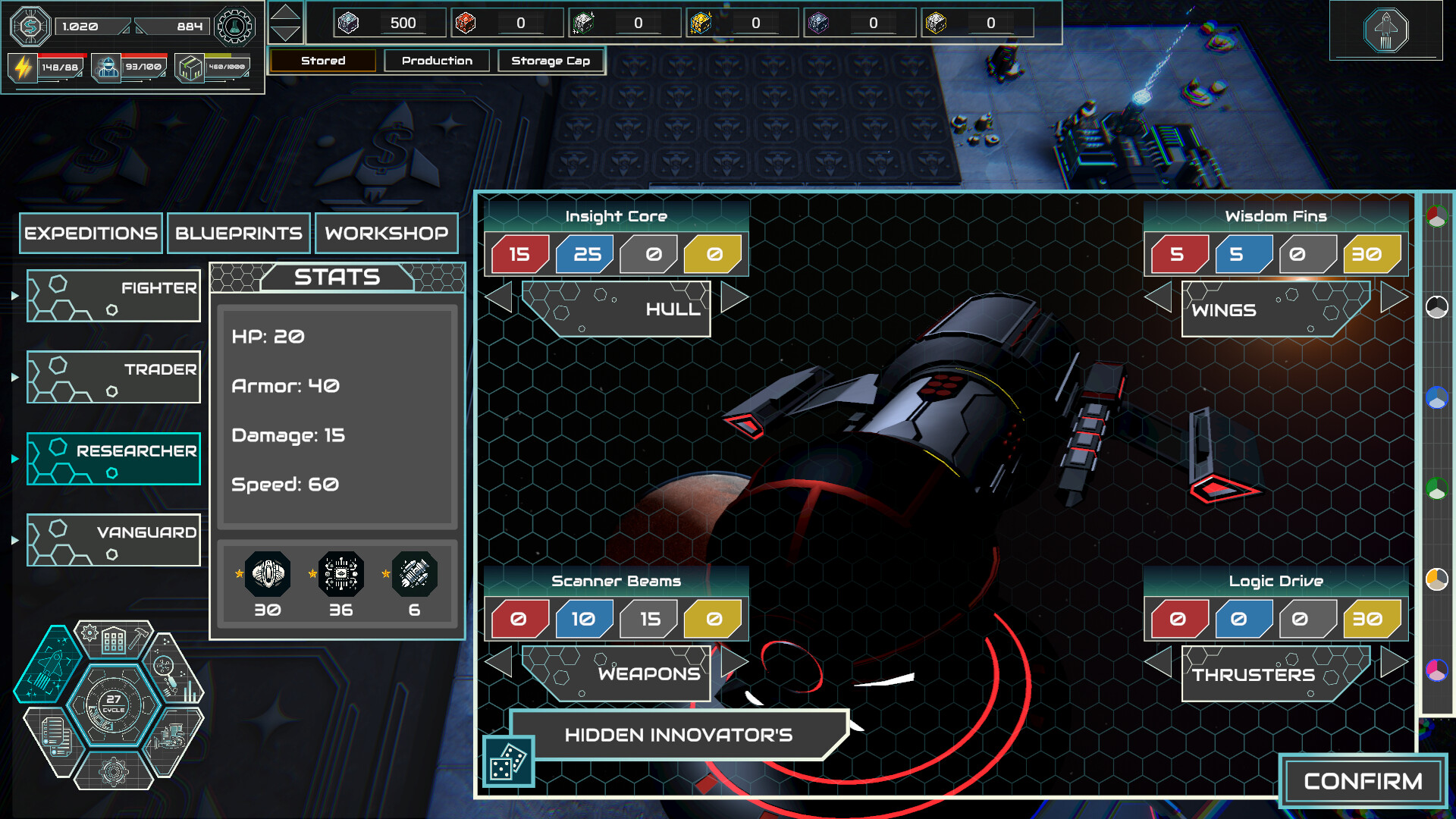The image size is (1456, 819).
Task: Choose the Trader ship class
Action: (114, 377)
